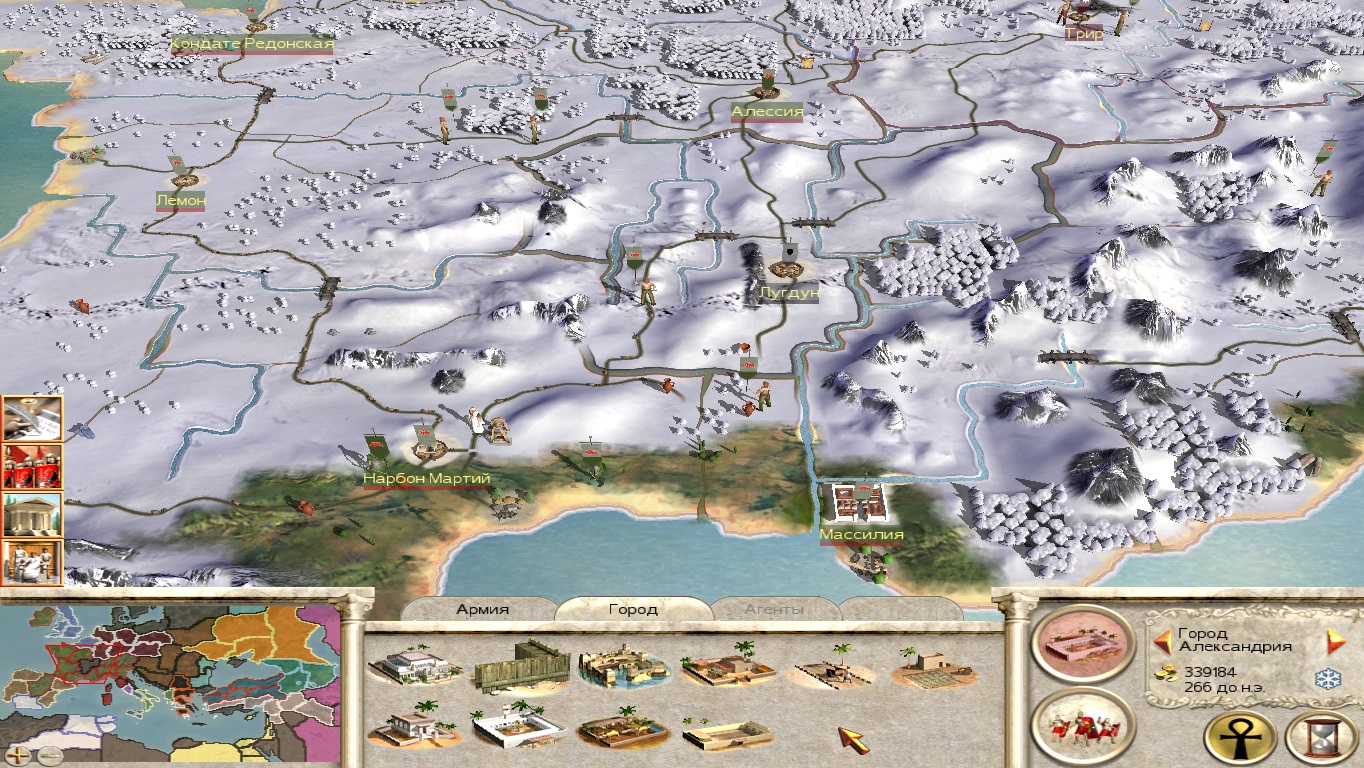Zoom out the minimap with minus button
This screenshot has width=1364, height=768.
point(49,755)
